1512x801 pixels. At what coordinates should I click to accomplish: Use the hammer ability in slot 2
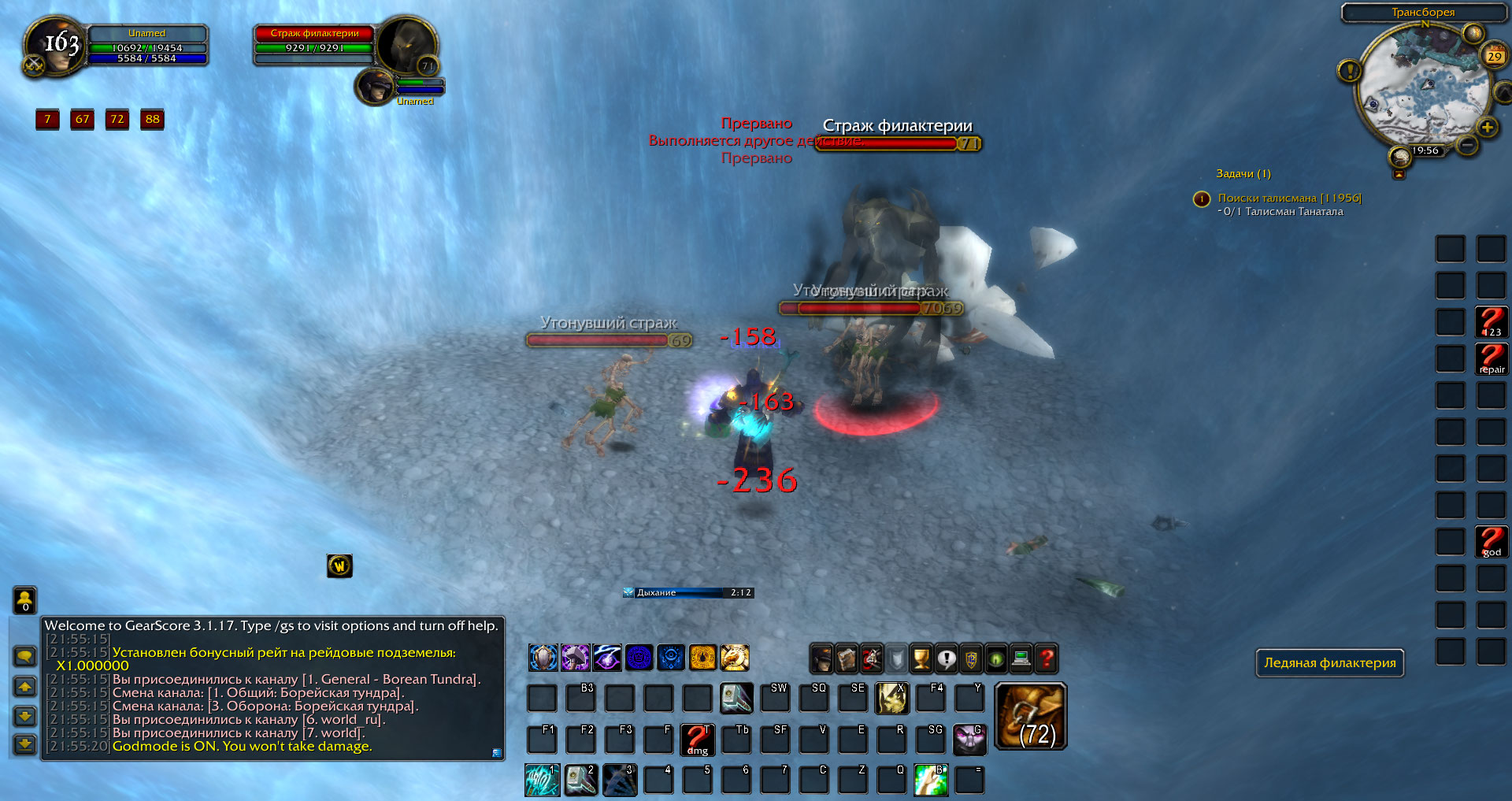[580, 779]
